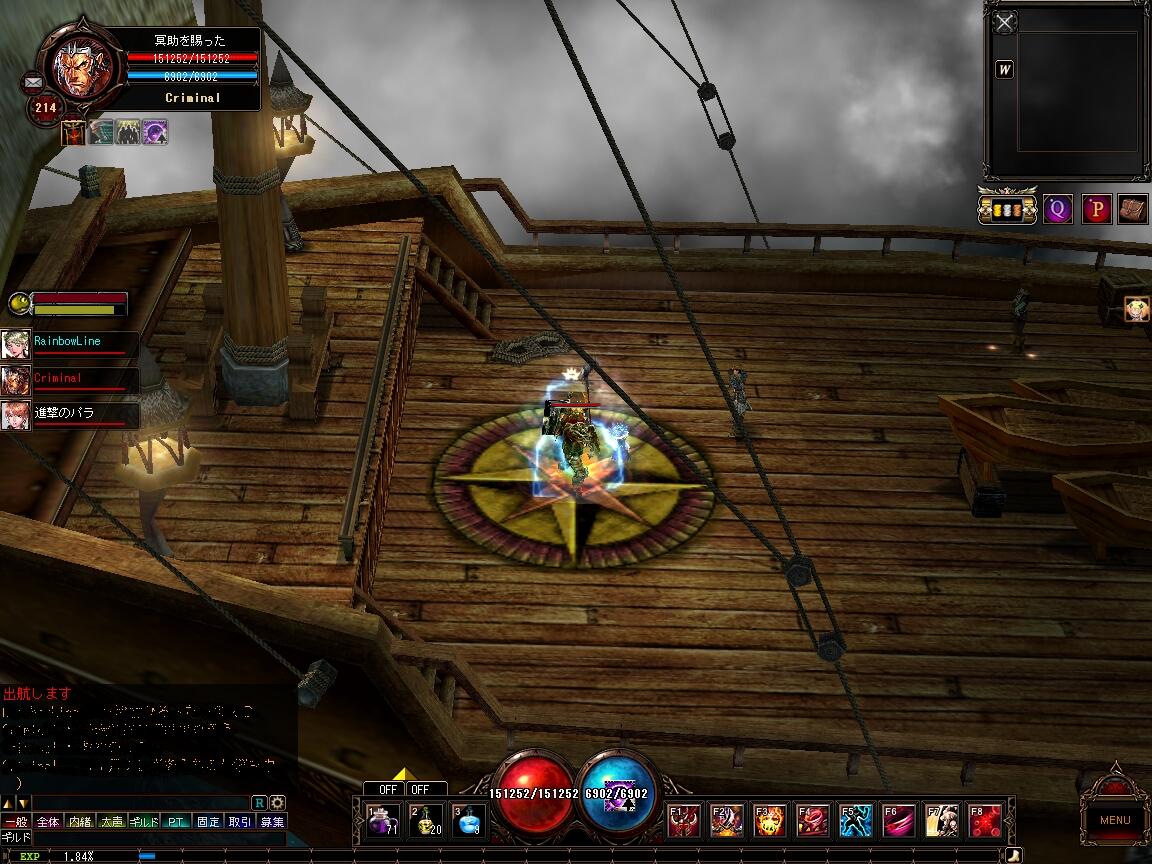Viewport: 1152px width, 864px height.
Task: Switch to the PT chat tab
Action: pyautogui.click(x=177, y=822)
